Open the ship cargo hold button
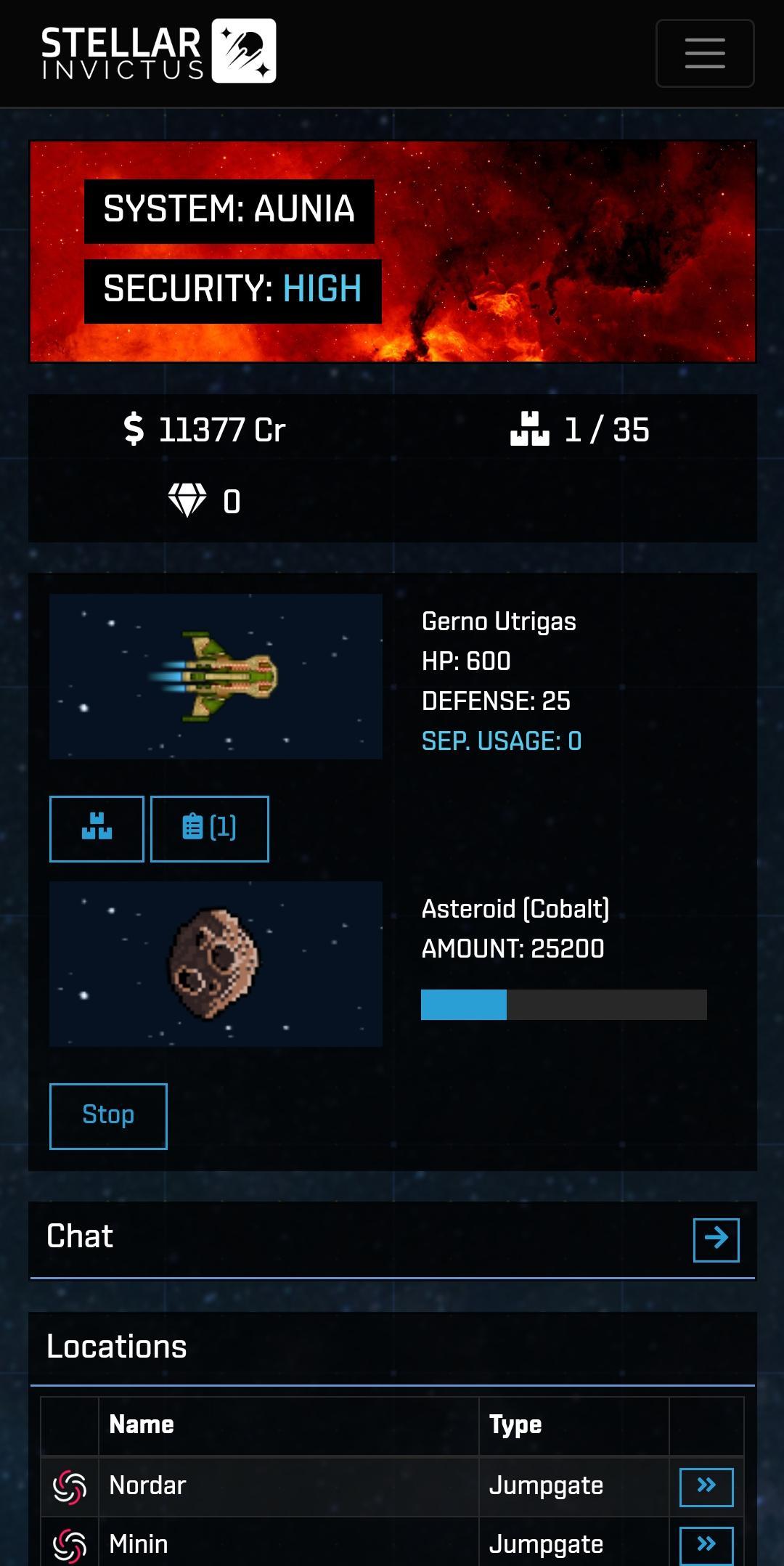The width and height of the screenshot is (784, 1566). pyautogui.click(x=97, y=828)
